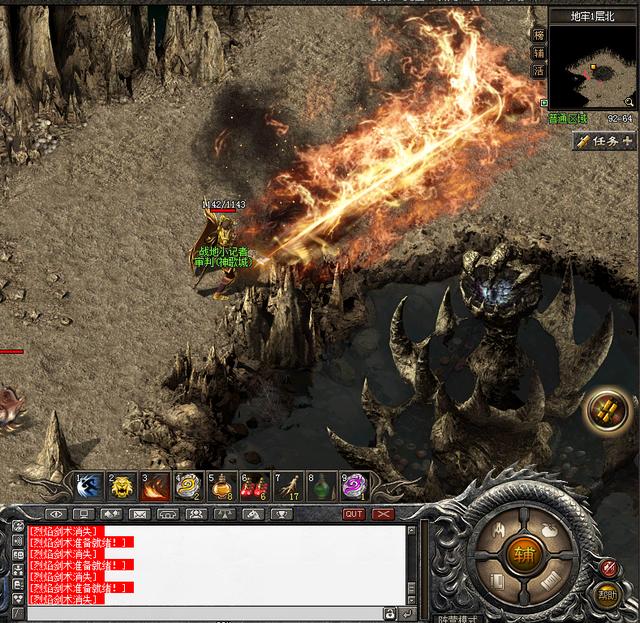This screenshot has width=640, height=623.
Task: Open the 任务 quest tracker button
Action: [x=606, y=141]
